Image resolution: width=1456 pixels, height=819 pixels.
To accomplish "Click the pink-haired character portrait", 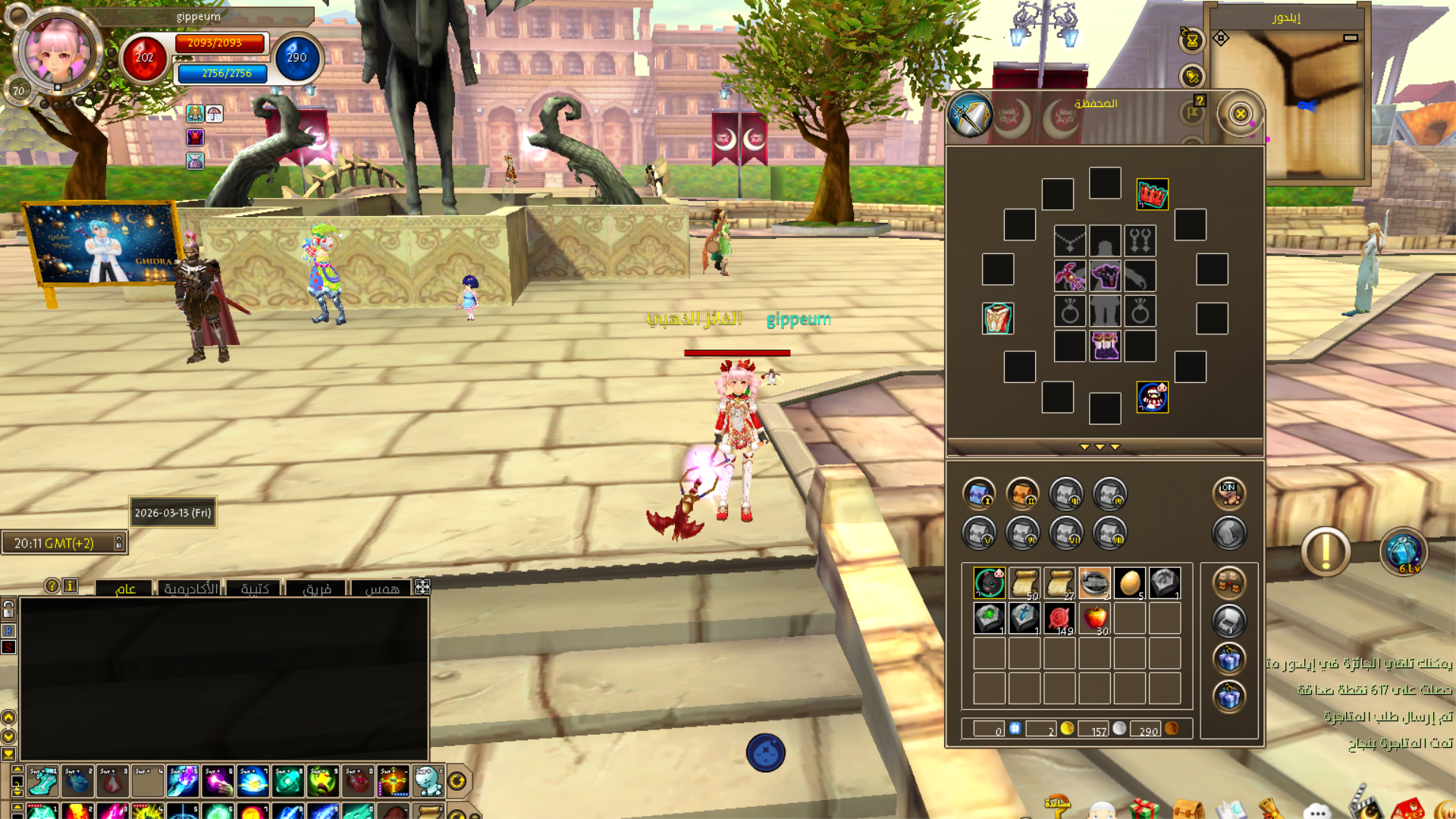I will [x=58, y=52].
